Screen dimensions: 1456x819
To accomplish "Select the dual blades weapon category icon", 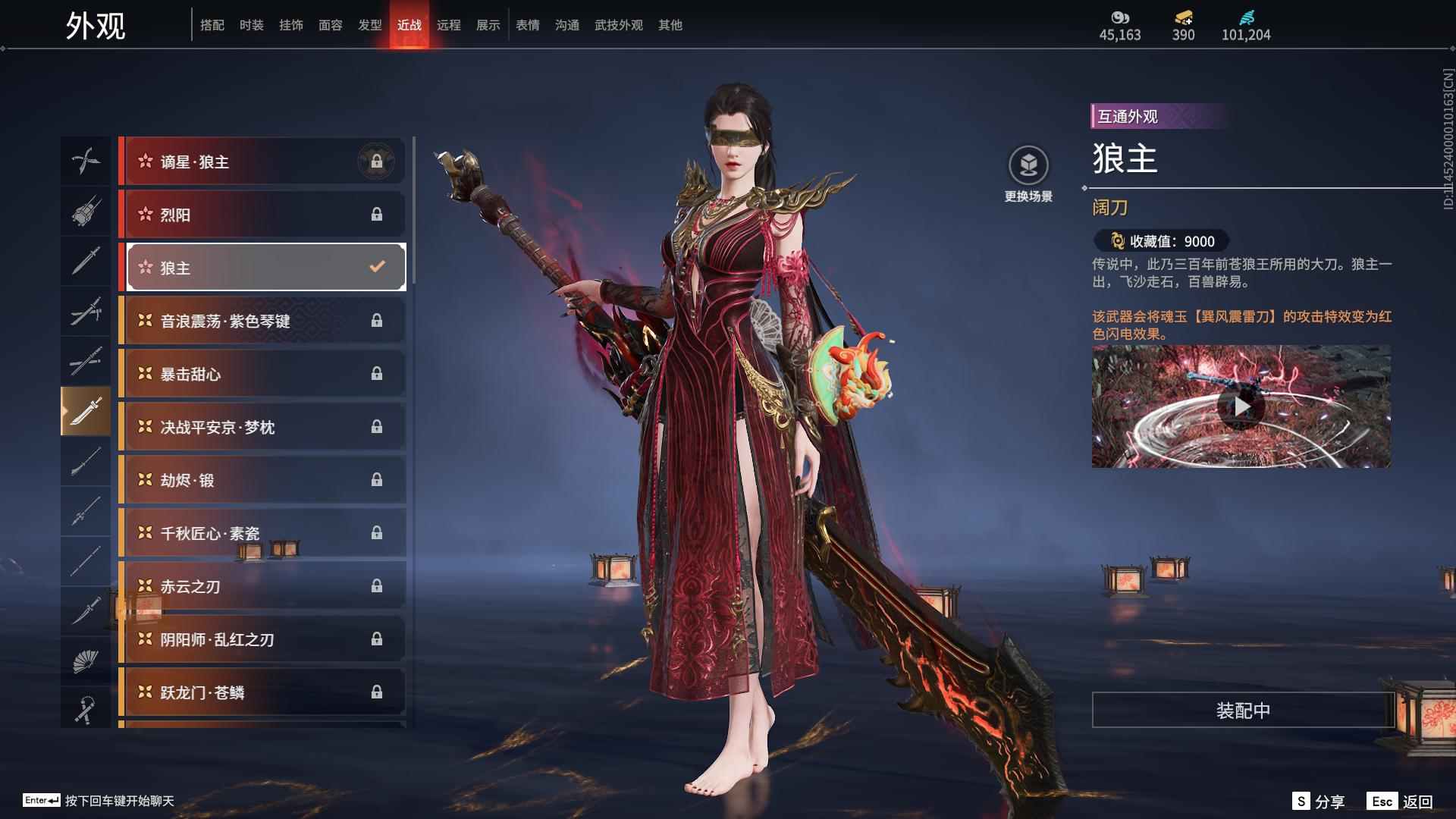I will [86, 161].
